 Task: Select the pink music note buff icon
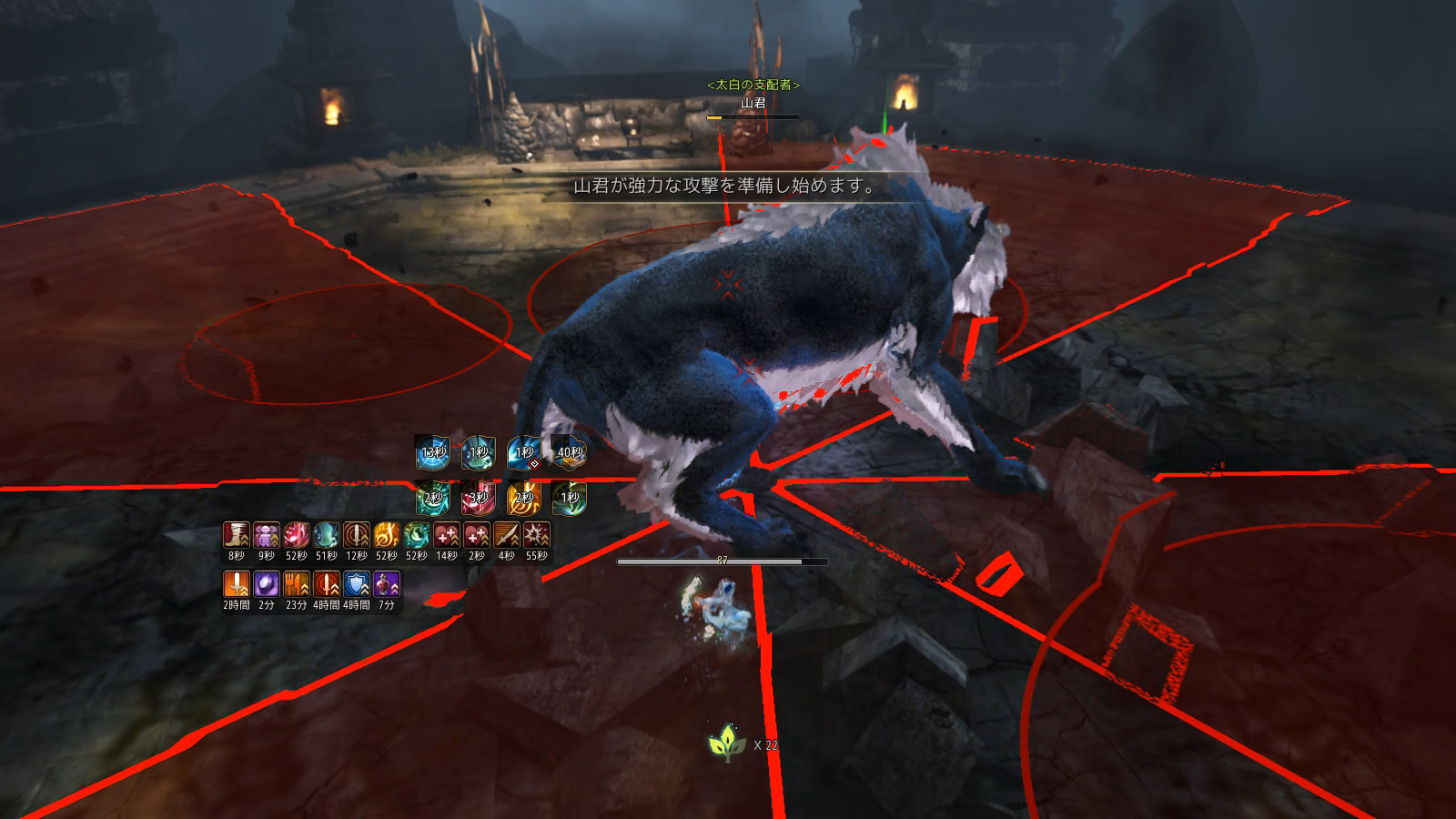coord(297,535)
